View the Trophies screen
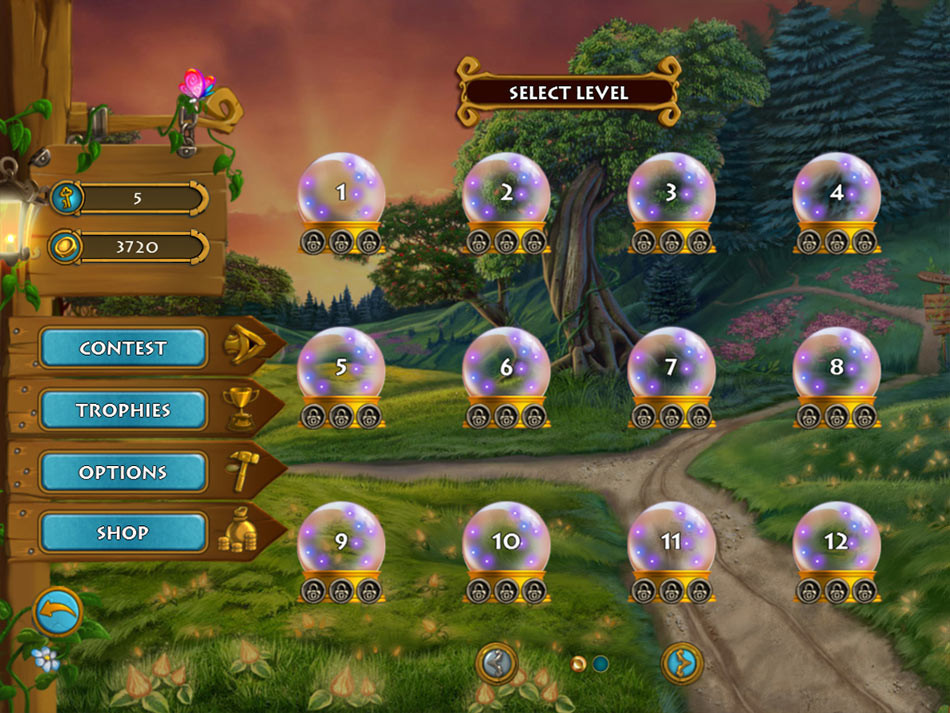This screenshot has height=713, width=950. 123,410
